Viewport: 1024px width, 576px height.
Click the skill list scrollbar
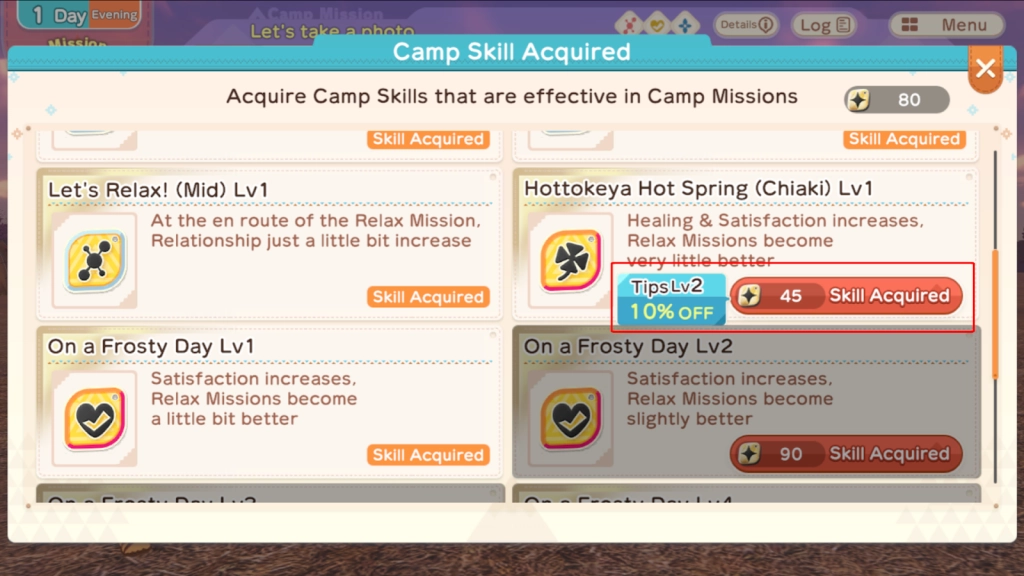coord(995,313)
